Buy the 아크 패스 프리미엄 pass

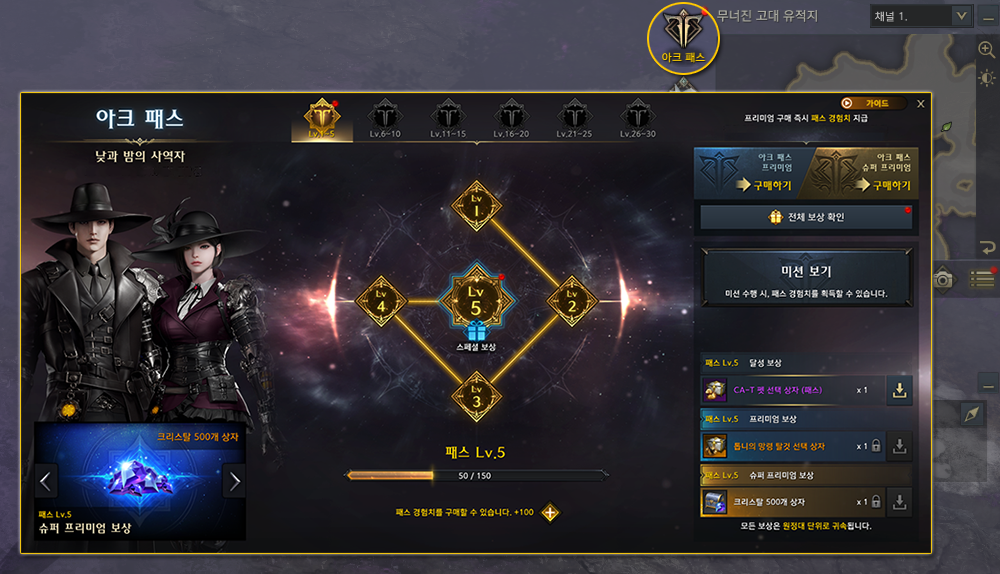point(752,172)
